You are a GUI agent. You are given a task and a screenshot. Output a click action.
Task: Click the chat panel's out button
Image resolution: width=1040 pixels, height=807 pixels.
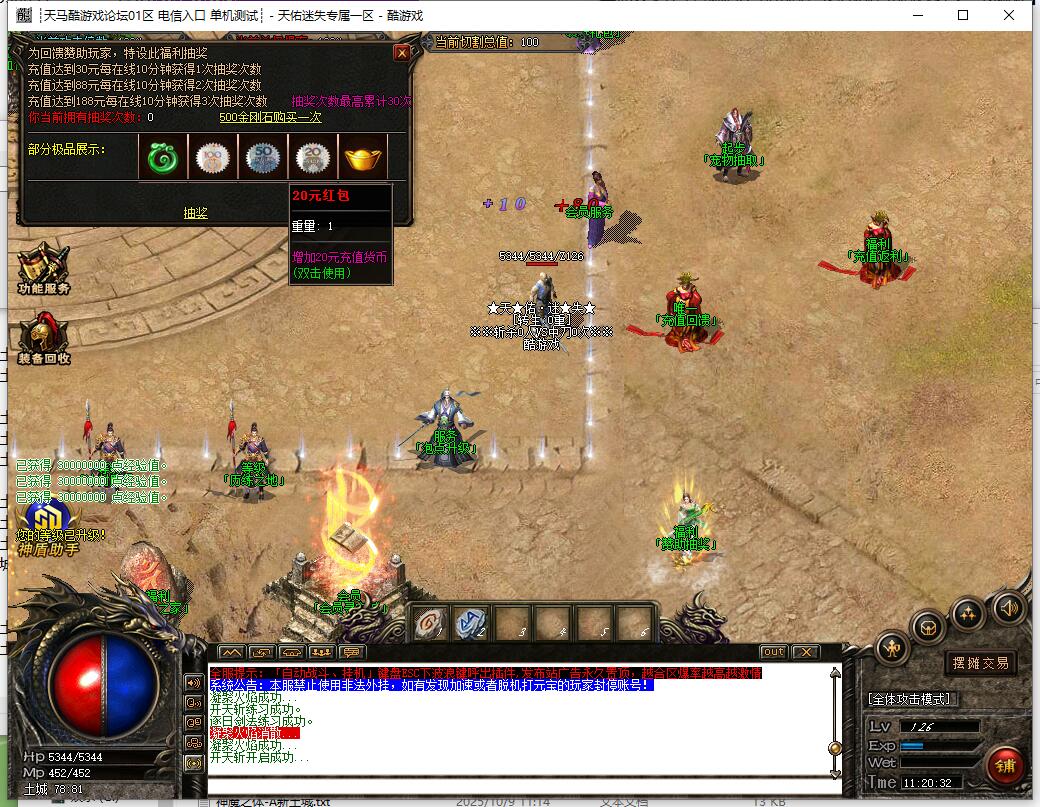tap(773, 652)
